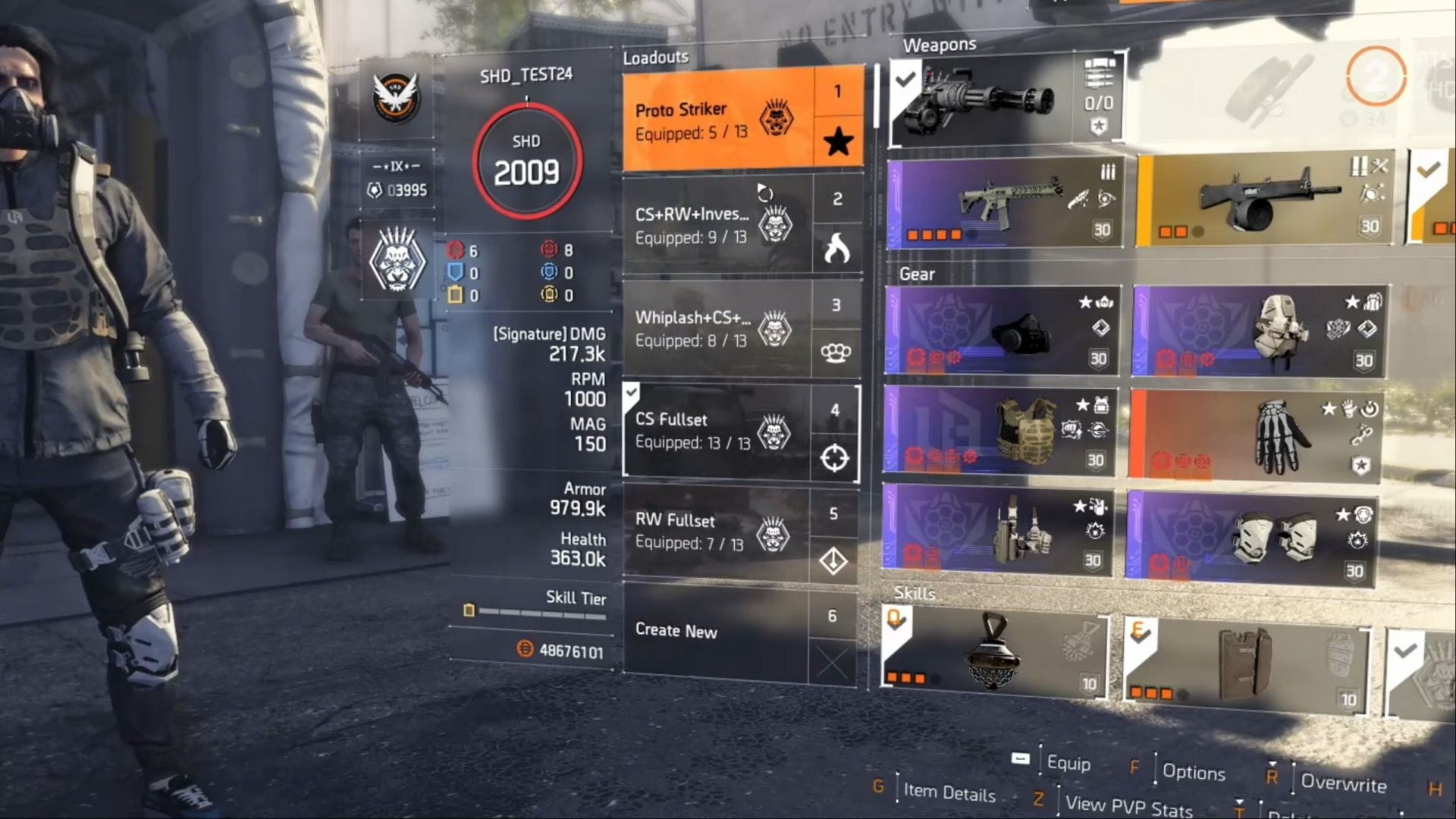
Task: Select the star favorite icon on Proto Striker loadout
Action: tap(839, 141)
